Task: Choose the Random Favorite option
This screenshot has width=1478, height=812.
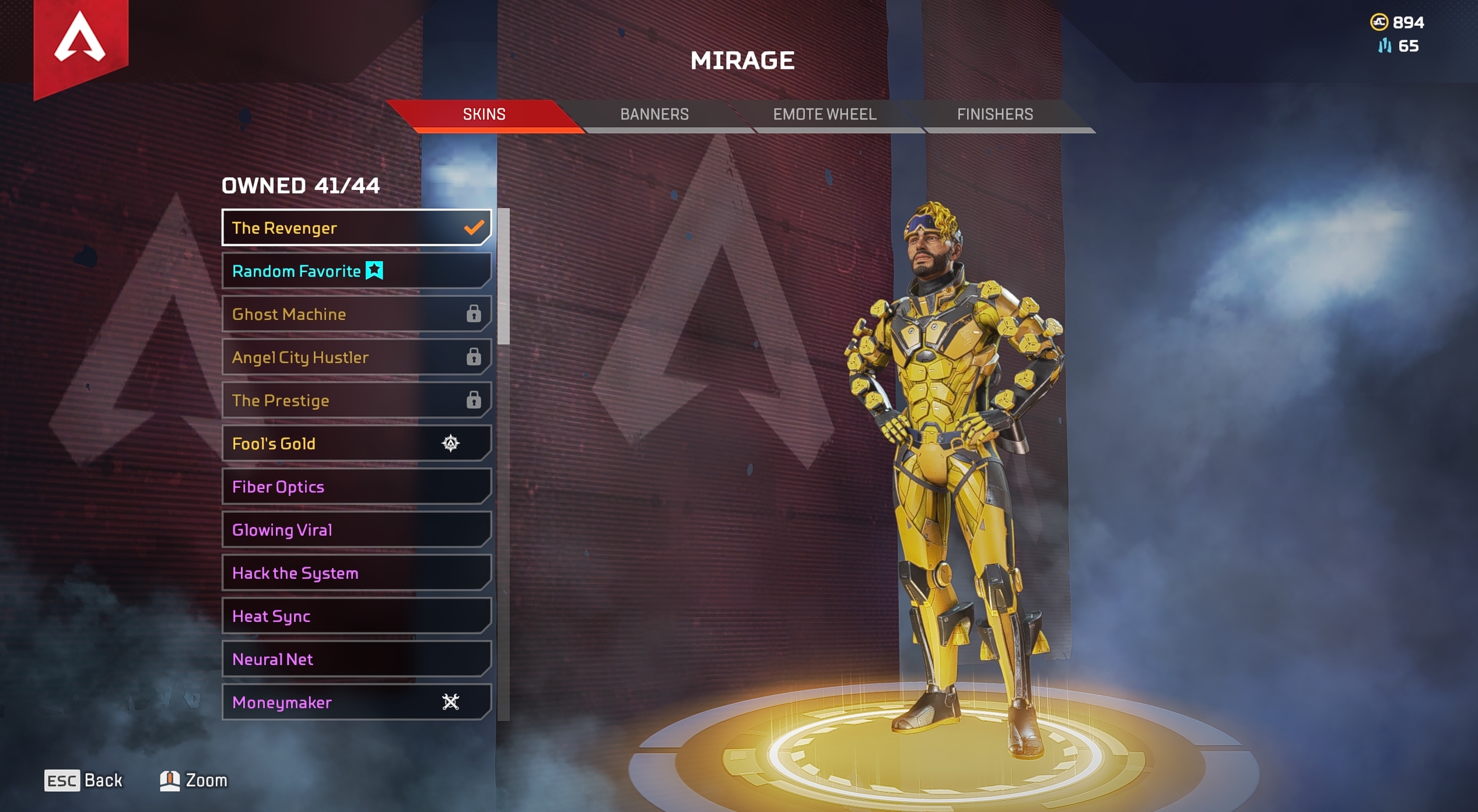Action: pos(356,271)
